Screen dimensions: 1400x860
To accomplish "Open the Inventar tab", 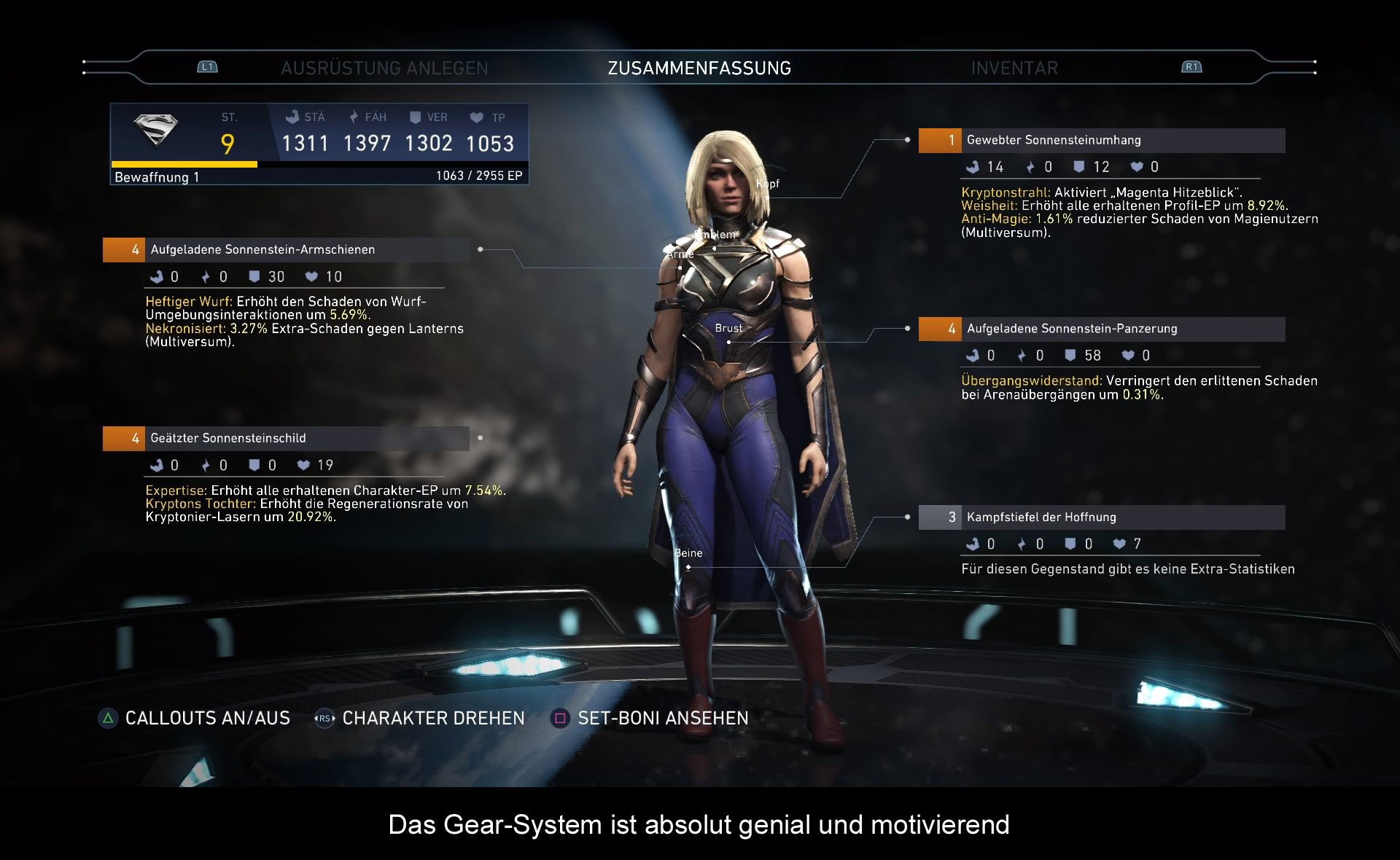I will point(1014,69).
